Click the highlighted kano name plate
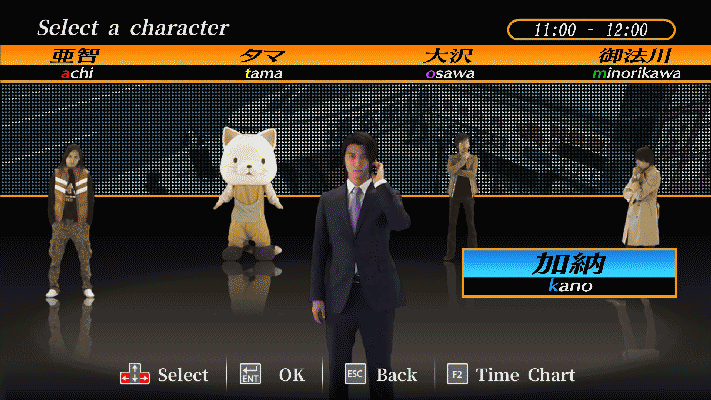Viewport: 711px width, 400px height. (569, 272)
